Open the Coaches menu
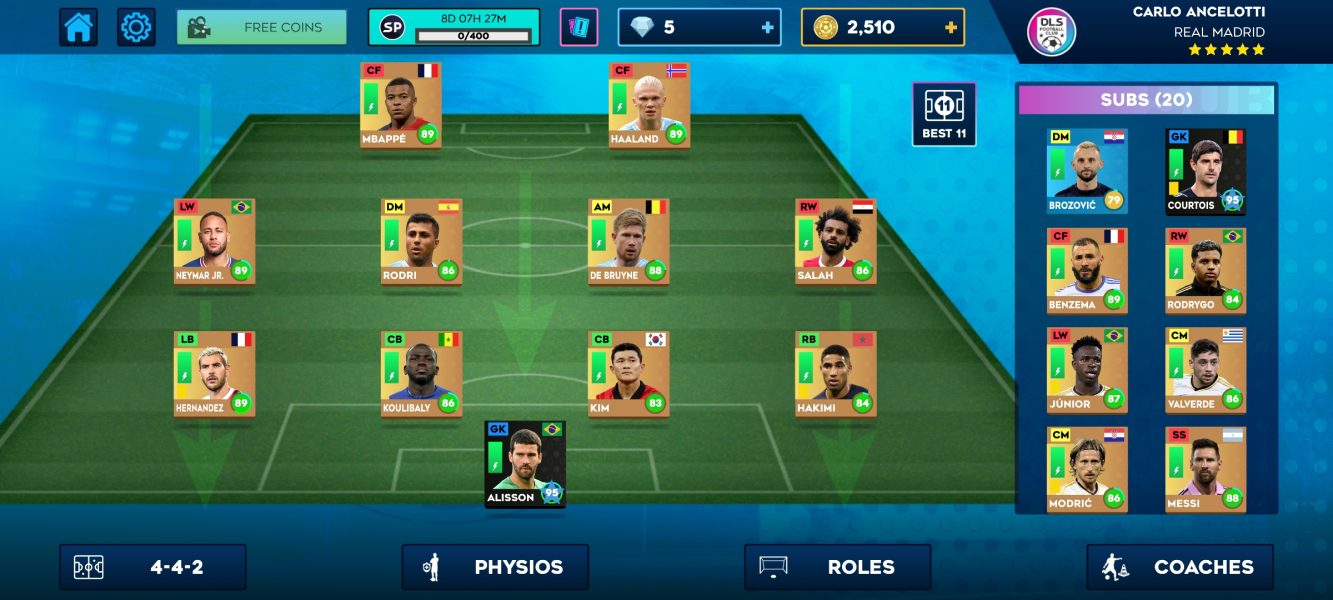 pyautogui.click(x=1180, y=567)
